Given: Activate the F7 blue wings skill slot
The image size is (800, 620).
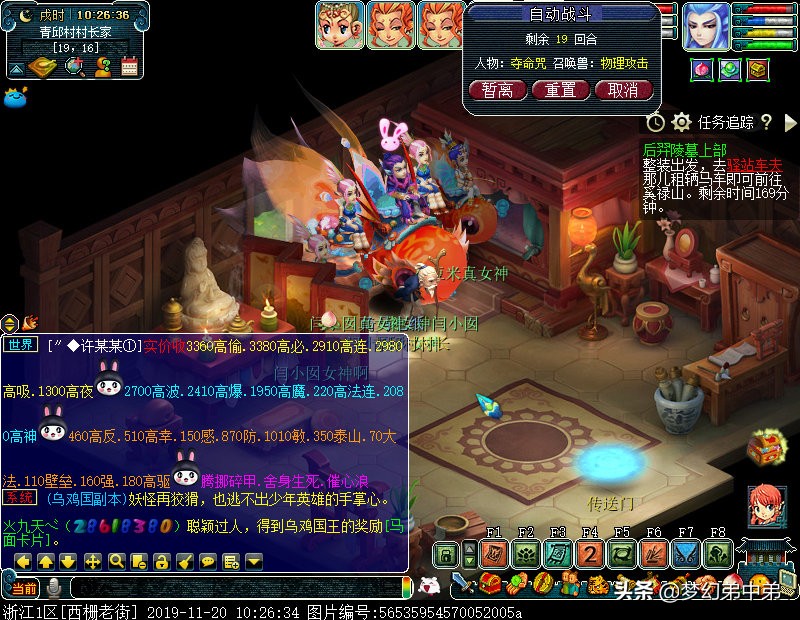Looking at the screenshot, I should pyautogui.click(x=686, y=554).
